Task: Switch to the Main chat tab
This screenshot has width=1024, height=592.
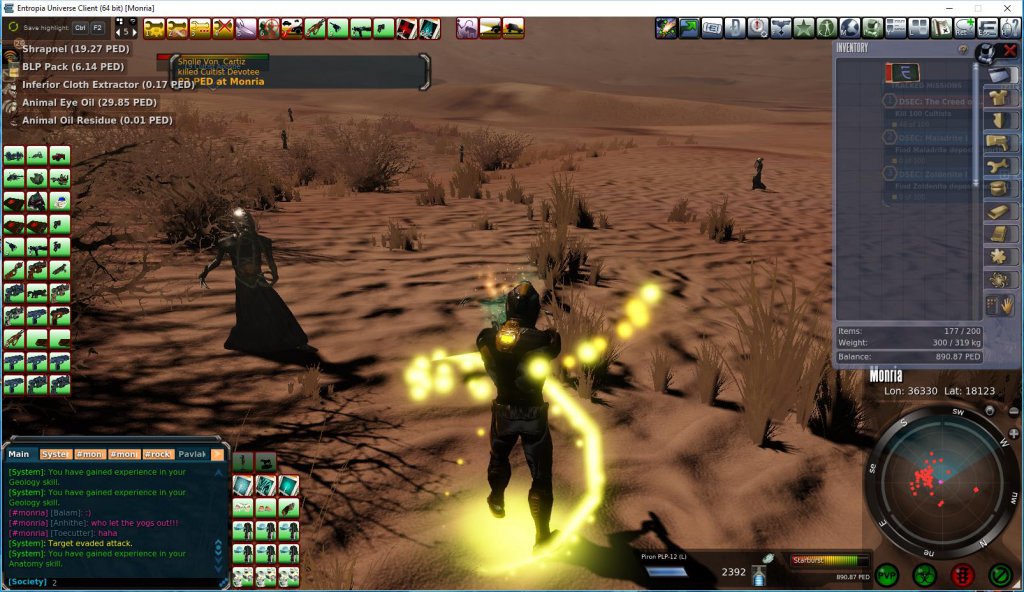Action: click(20, 454)
